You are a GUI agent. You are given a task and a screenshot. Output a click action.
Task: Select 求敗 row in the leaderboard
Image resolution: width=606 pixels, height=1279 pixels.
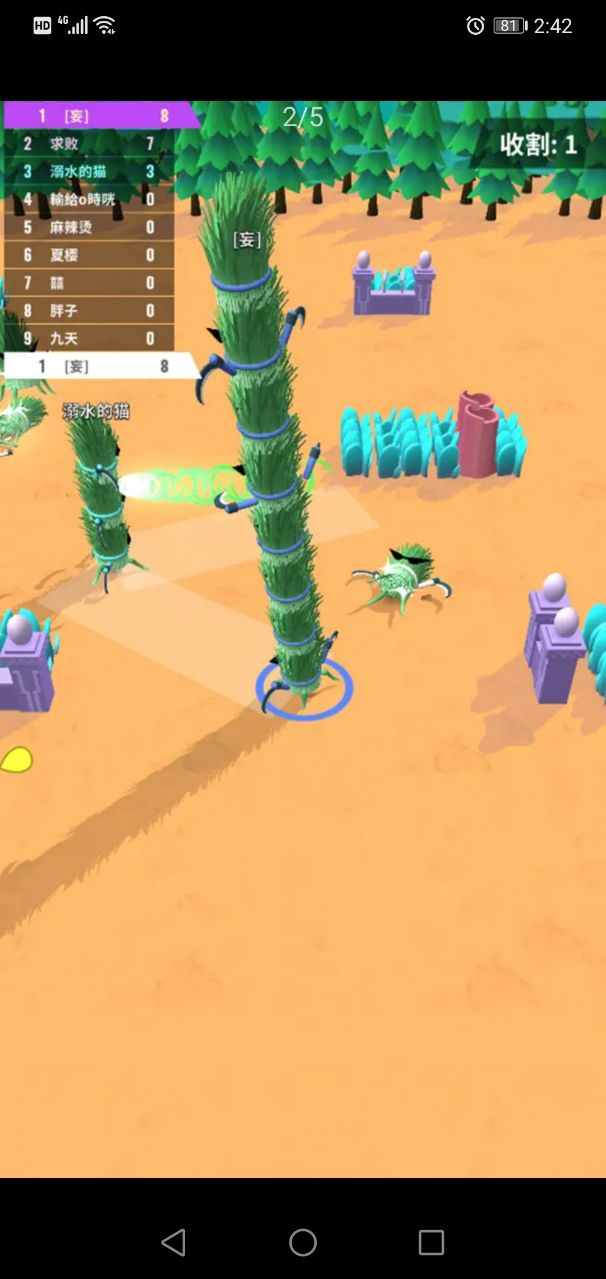click(88, 144)
